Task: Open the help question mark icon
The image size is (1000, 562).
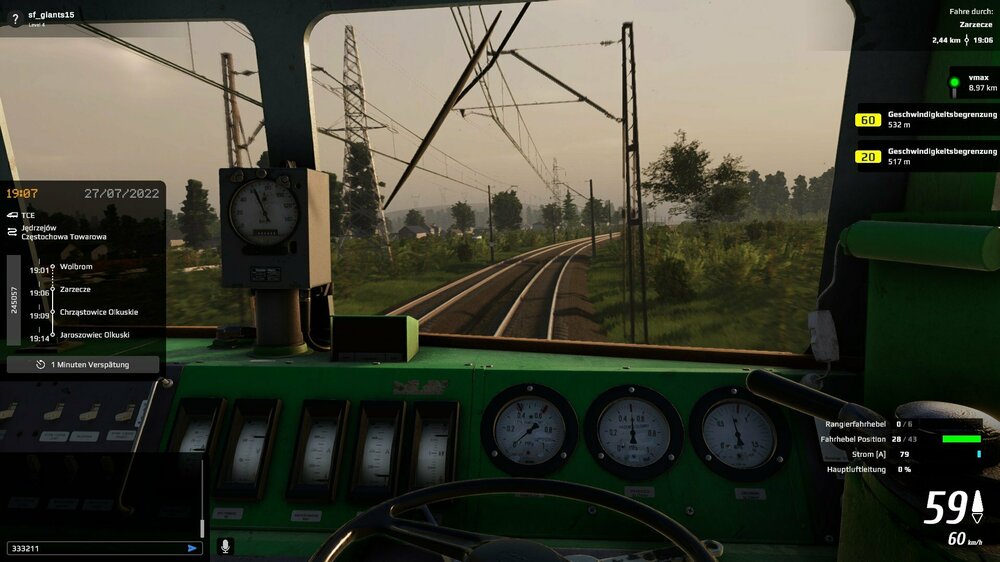Action: (14, 17)
